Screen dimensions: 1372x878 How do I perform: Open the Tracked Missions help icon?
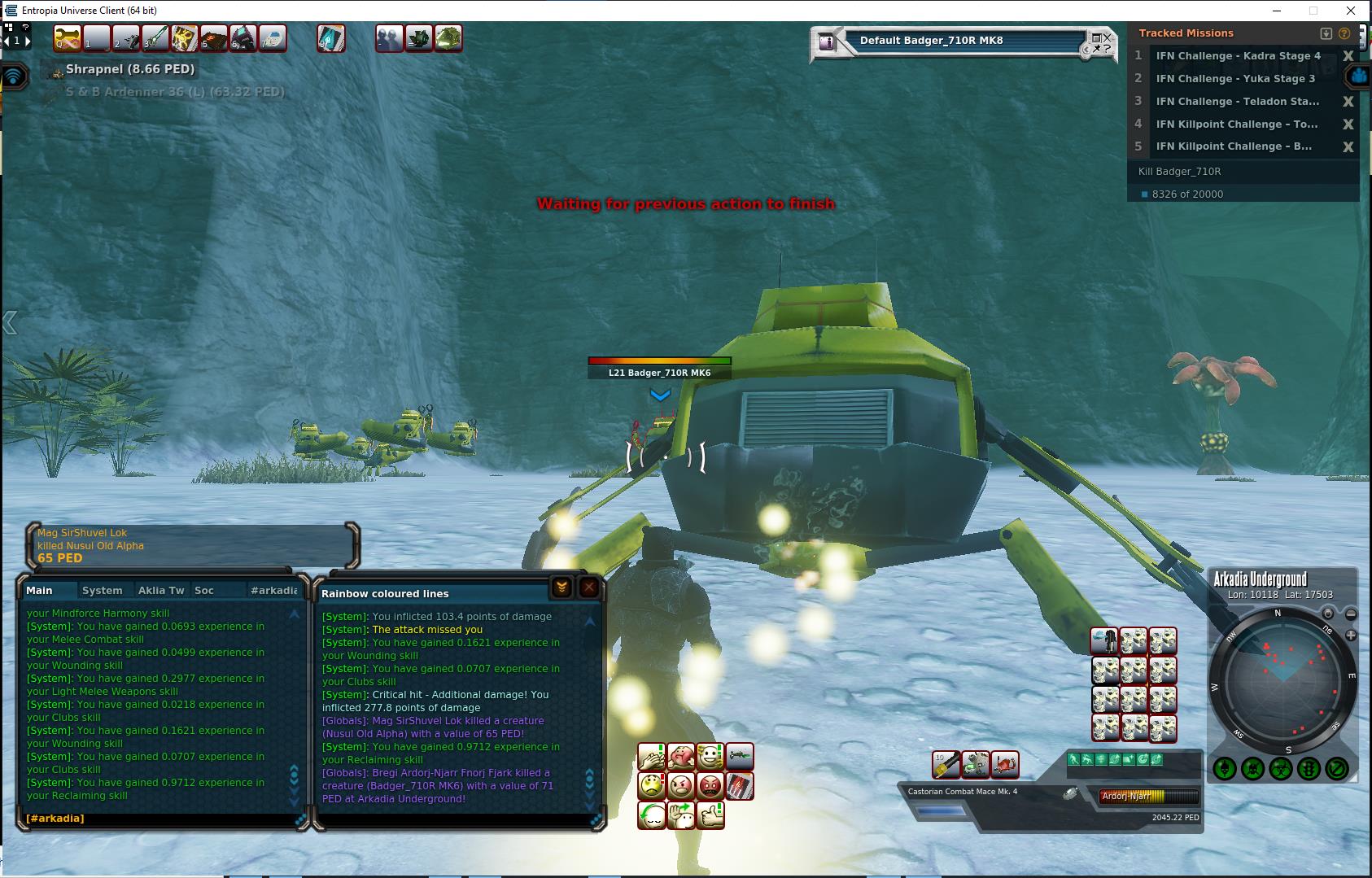1344,33
